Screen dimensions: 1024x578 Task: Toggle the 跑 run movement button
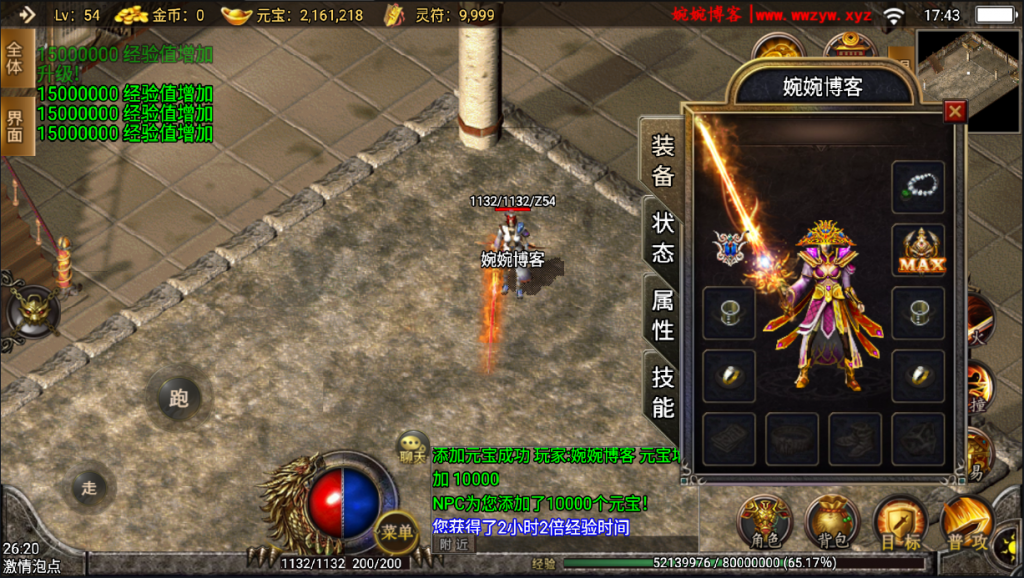[x=178, y=399]
